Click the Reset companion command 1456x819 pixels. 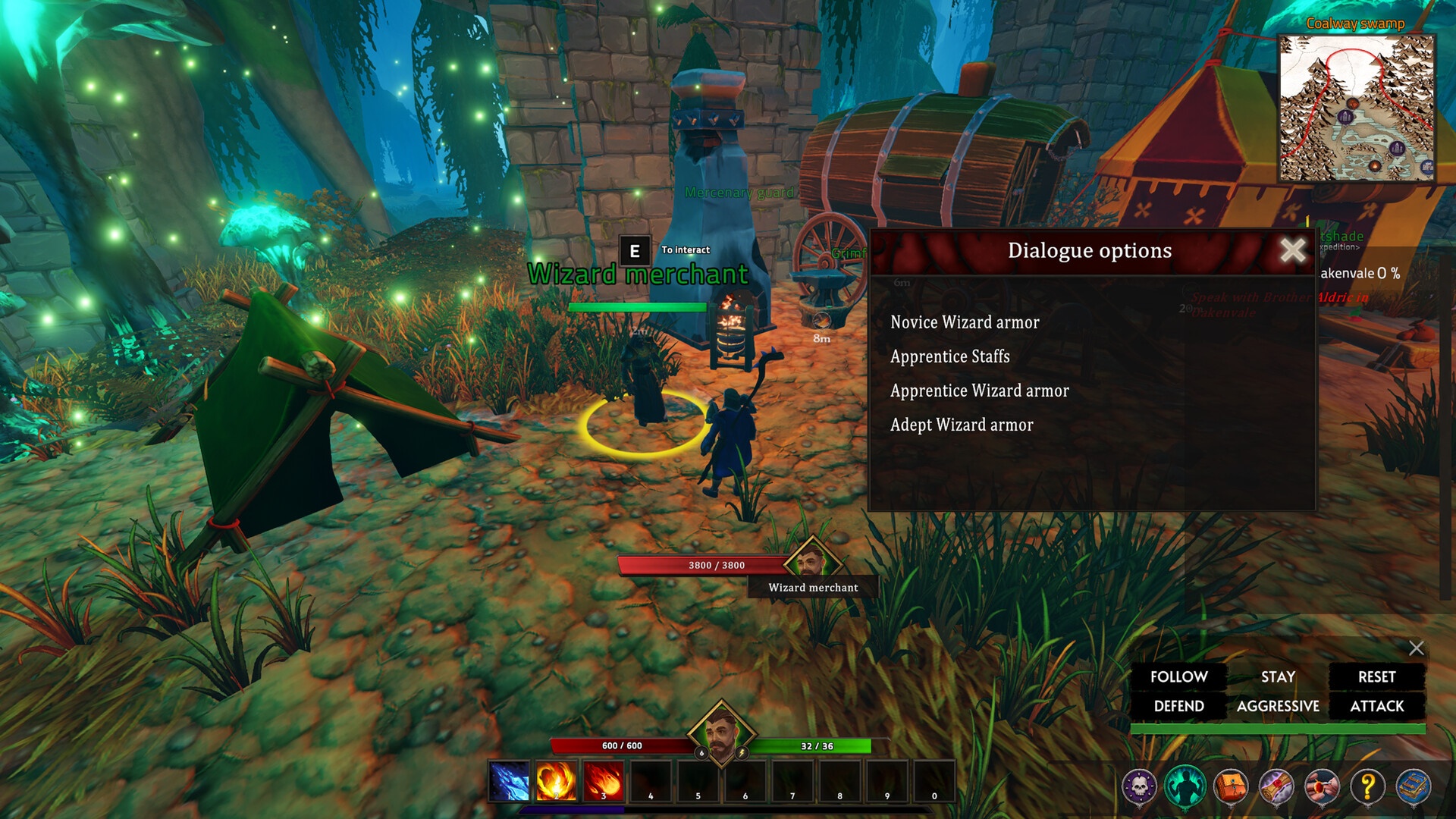click(x=1376, y=676)
